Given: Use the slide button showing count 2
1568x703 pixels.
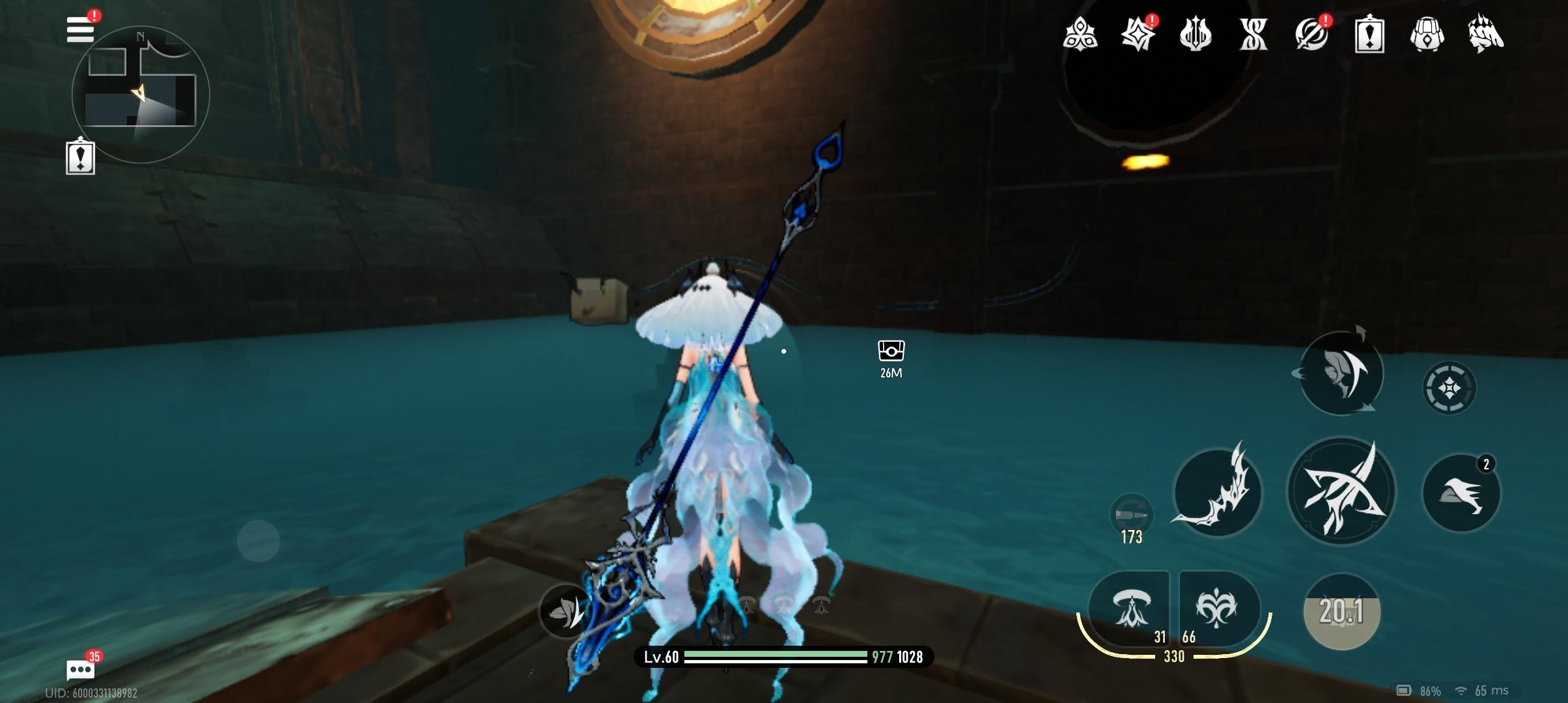Looking at the screenshot, I should 1461,493.
